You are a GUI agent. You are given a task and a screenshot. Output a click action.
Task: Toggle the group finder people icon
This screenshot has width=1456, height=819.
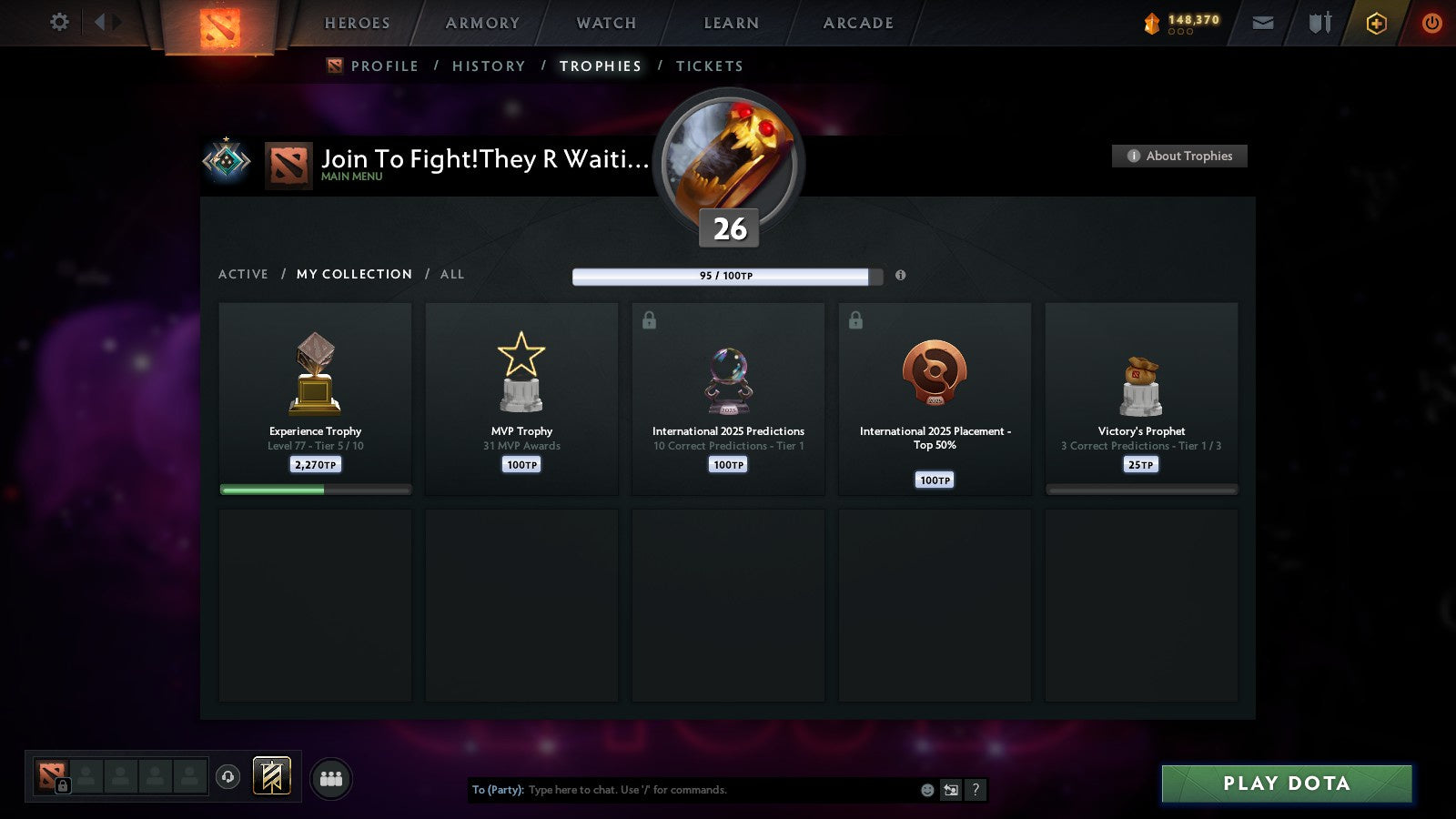click(x=331, y=778)
